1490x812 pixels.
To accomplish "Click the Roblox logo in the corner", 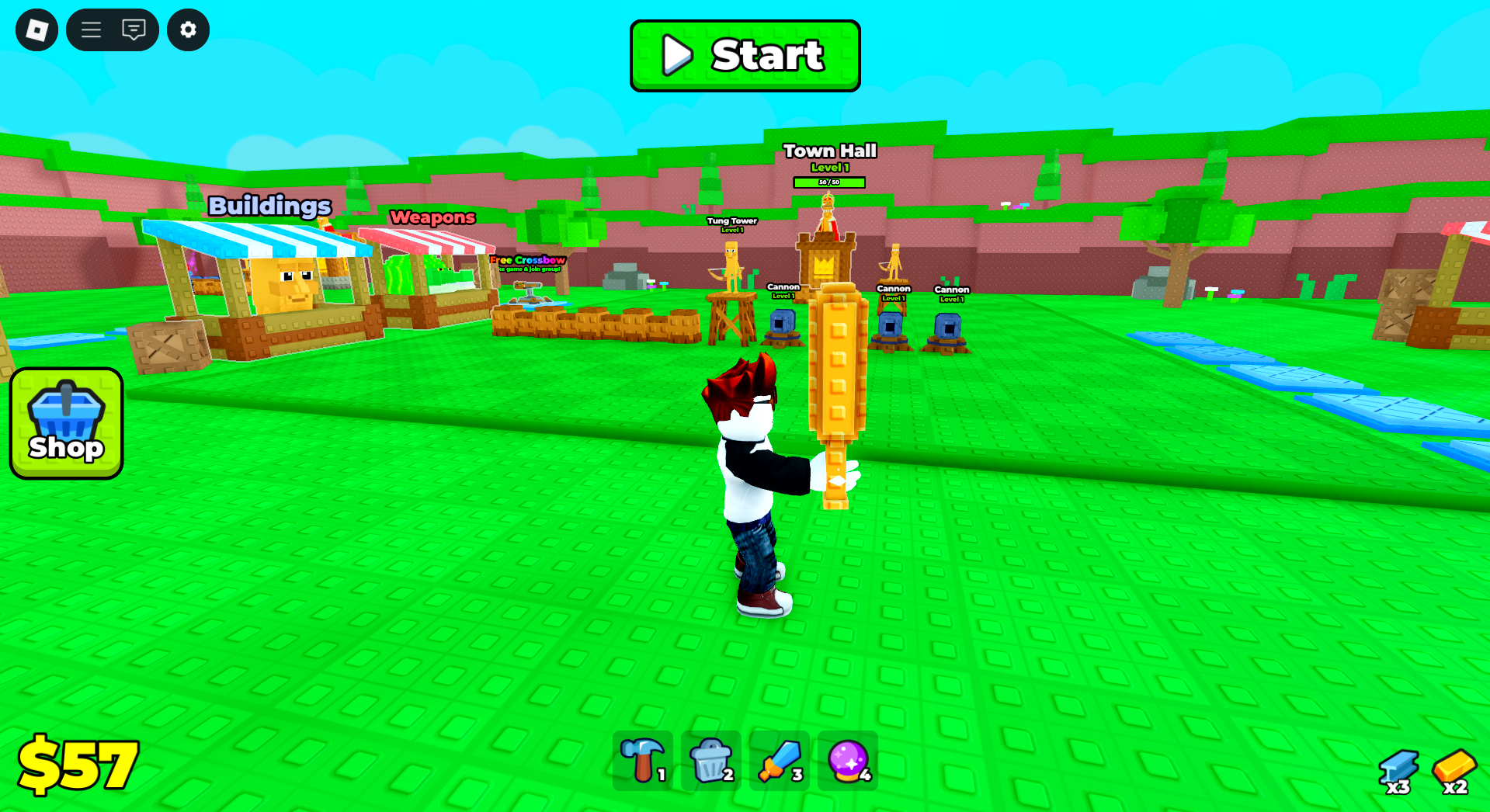I will coord(36,29).
